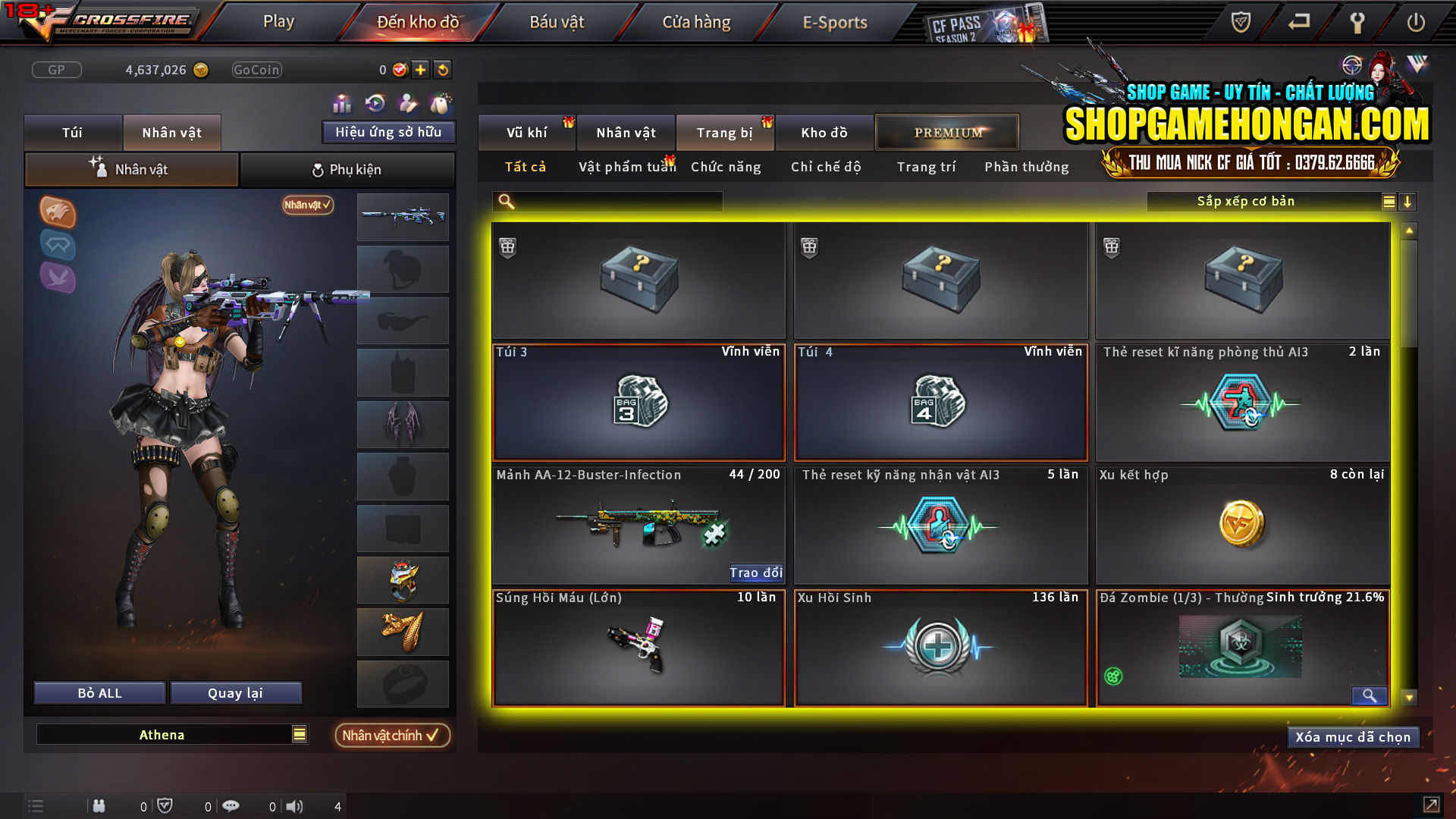Click the descending sort arrow near sorting options
This screenshot has width=1456, height=819.
1409,201
